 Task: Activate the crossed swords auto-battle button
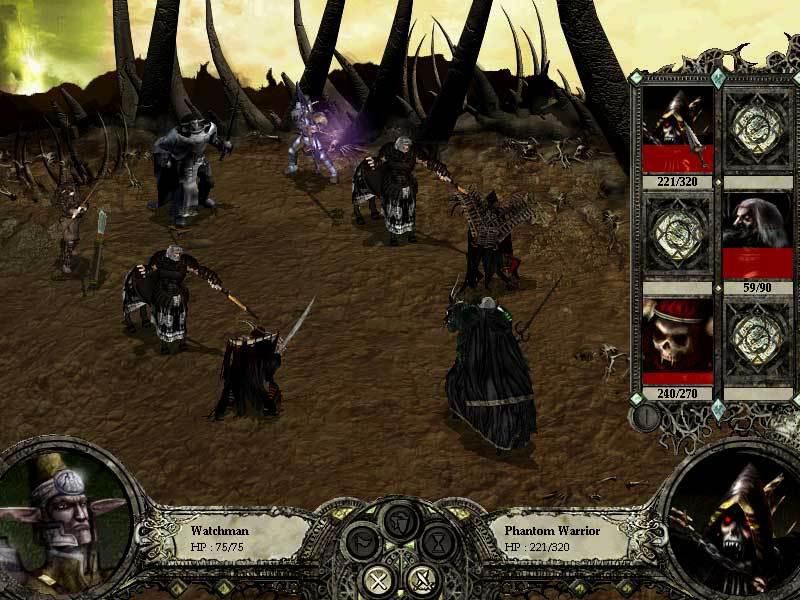tap(422, 578)
